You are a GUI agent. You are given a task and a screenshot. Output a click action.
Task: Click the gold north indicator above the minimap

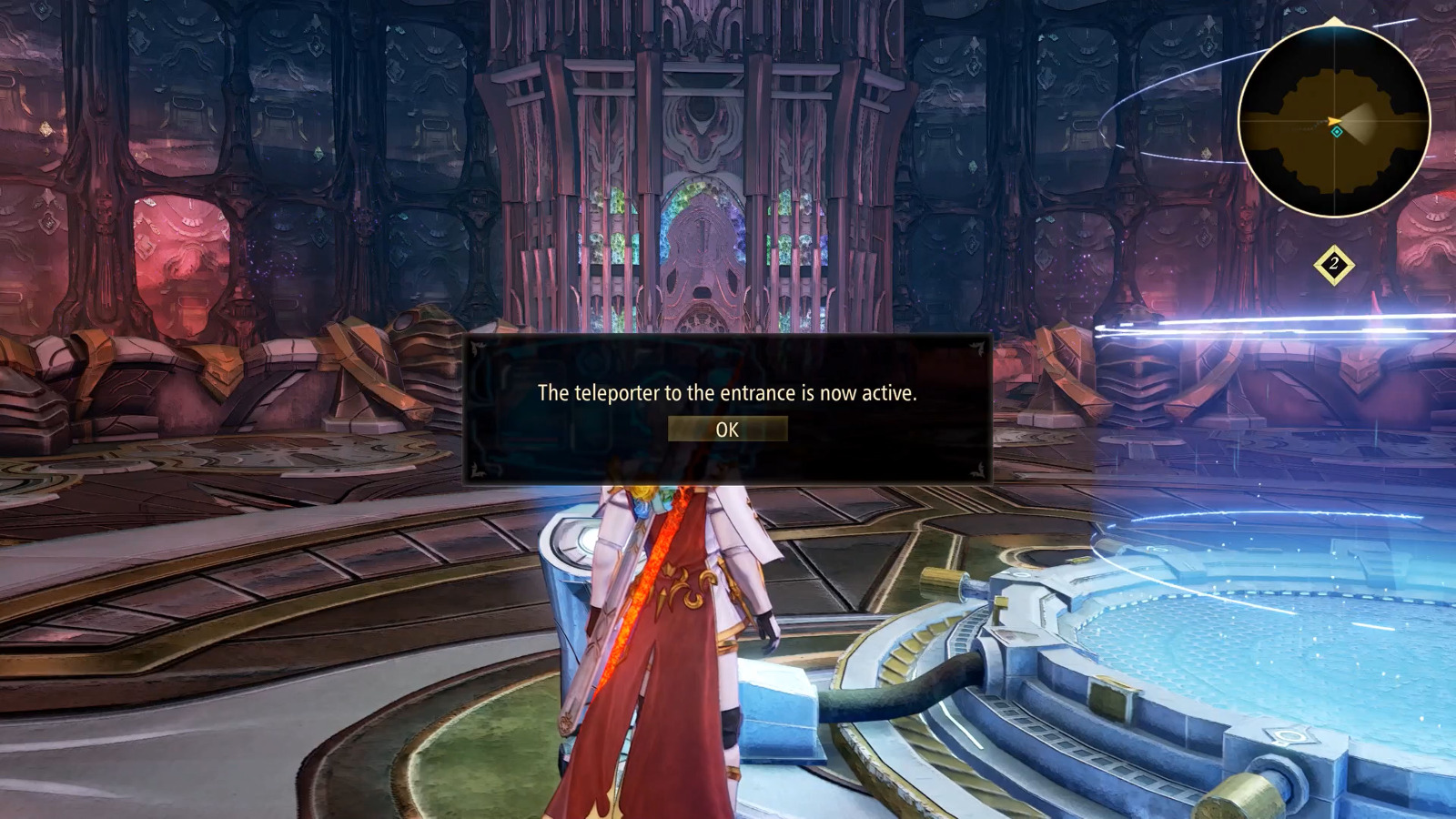[1334, 21]
